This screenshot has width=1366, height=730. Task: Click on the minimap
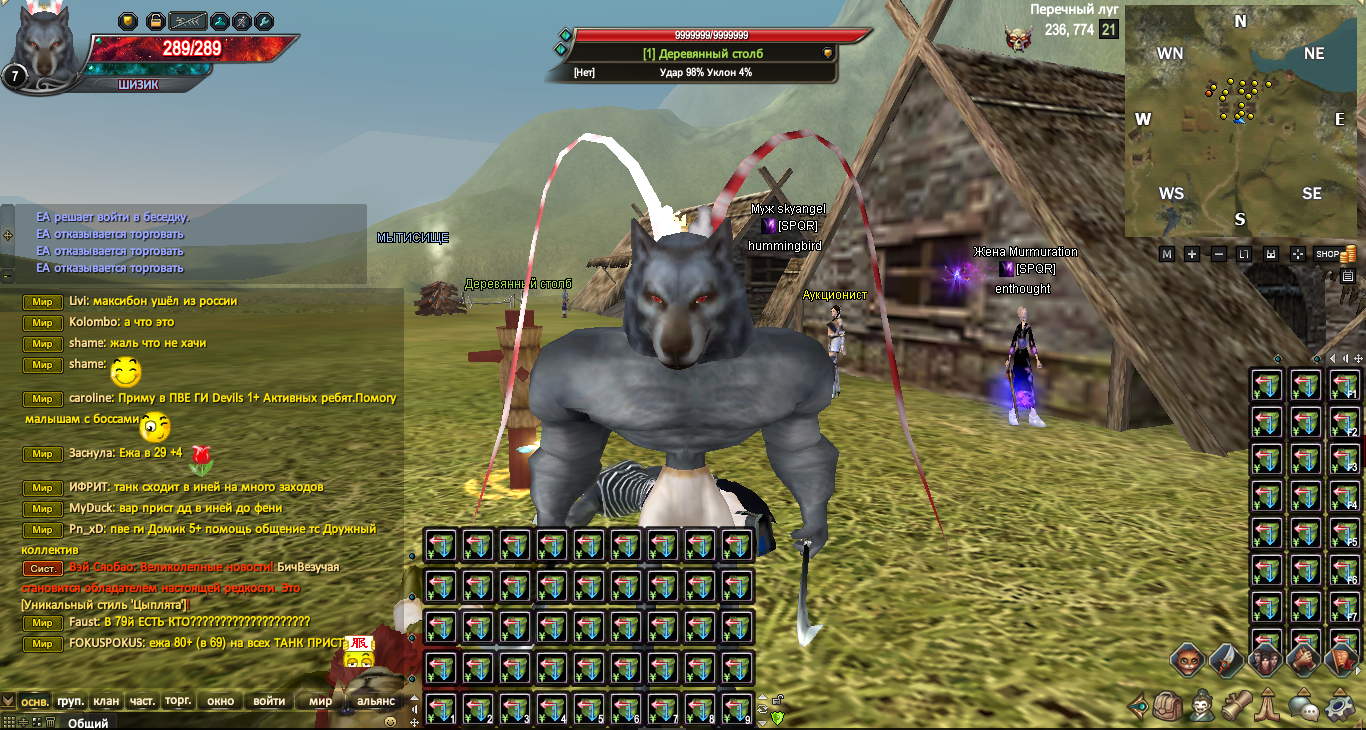tap(1240, 120)
